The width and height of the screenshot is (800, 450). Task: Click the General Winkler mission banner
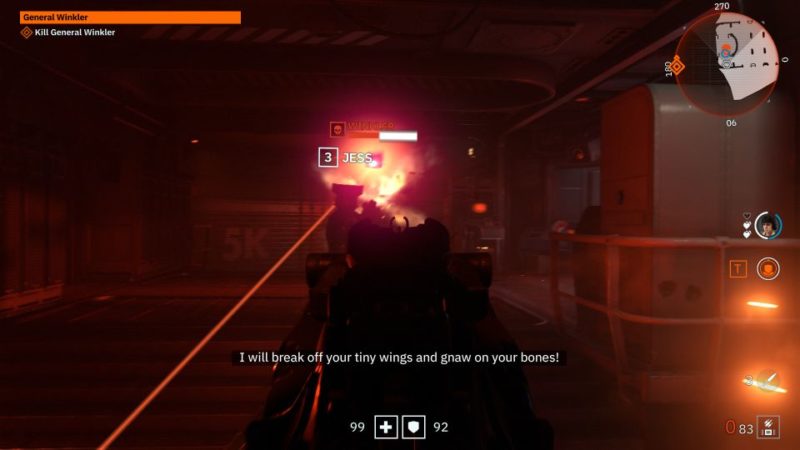tap(130, 17)
